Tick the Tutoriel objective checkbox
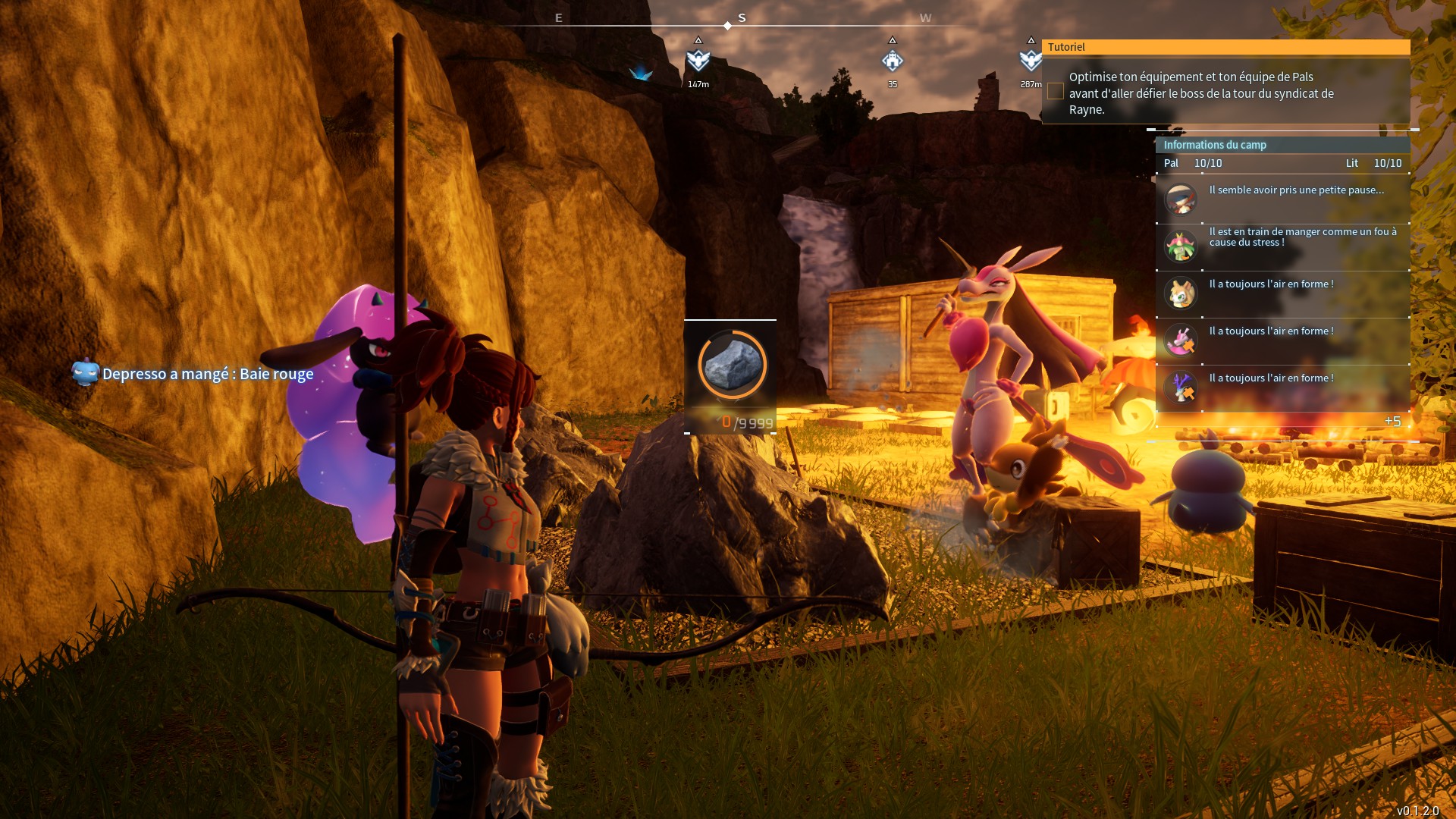This screenshot has height=819, width=1456. (1055, 92)
